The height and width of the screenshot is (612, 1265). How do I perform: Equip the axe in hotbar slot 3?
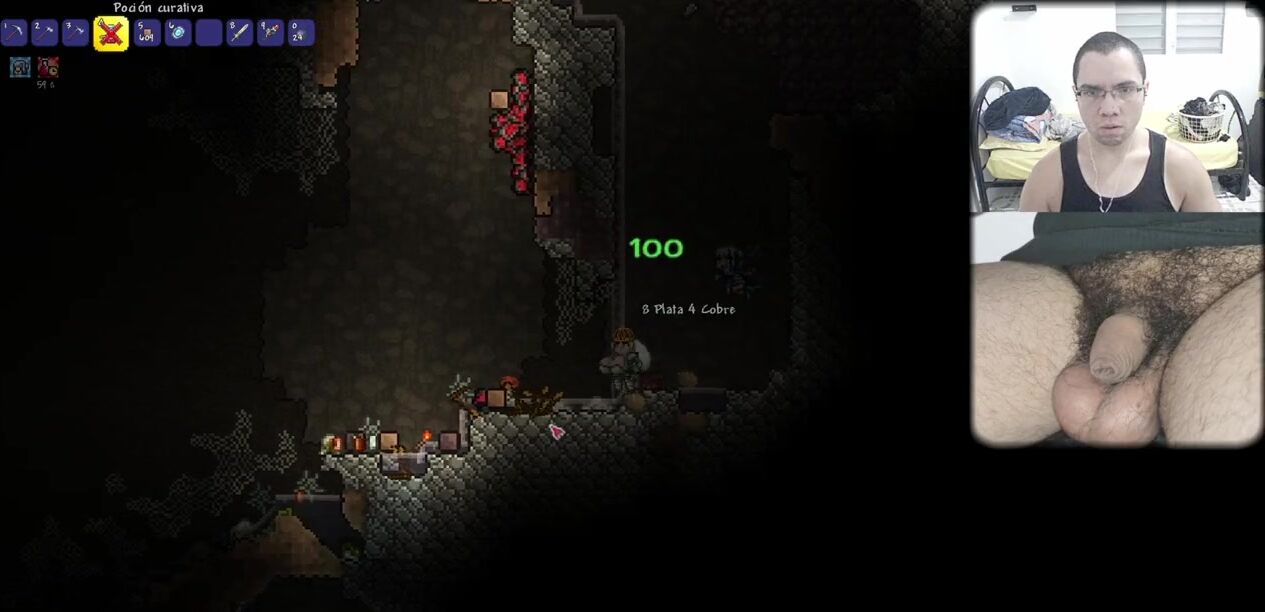tap(75, 33)
